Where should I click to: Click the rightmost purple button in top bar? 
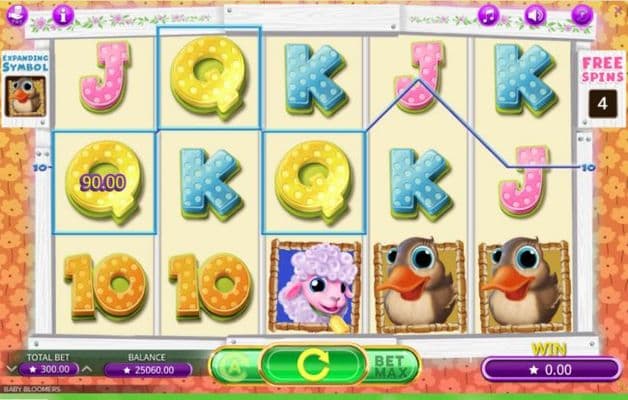[583, 14]
